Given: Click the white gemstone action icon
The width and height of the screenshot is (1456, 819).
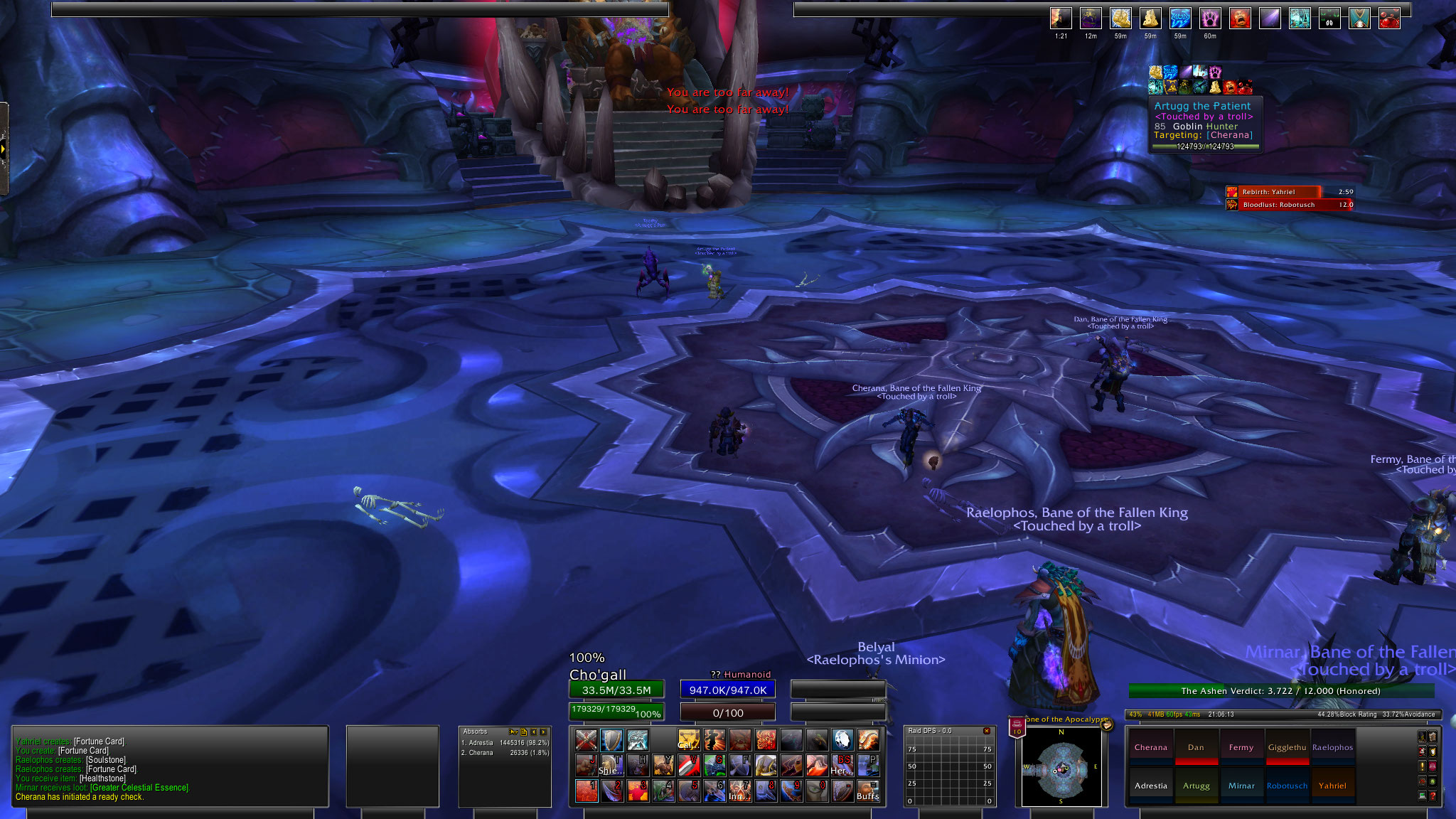Looking at the screenshot, I should 842,740.
